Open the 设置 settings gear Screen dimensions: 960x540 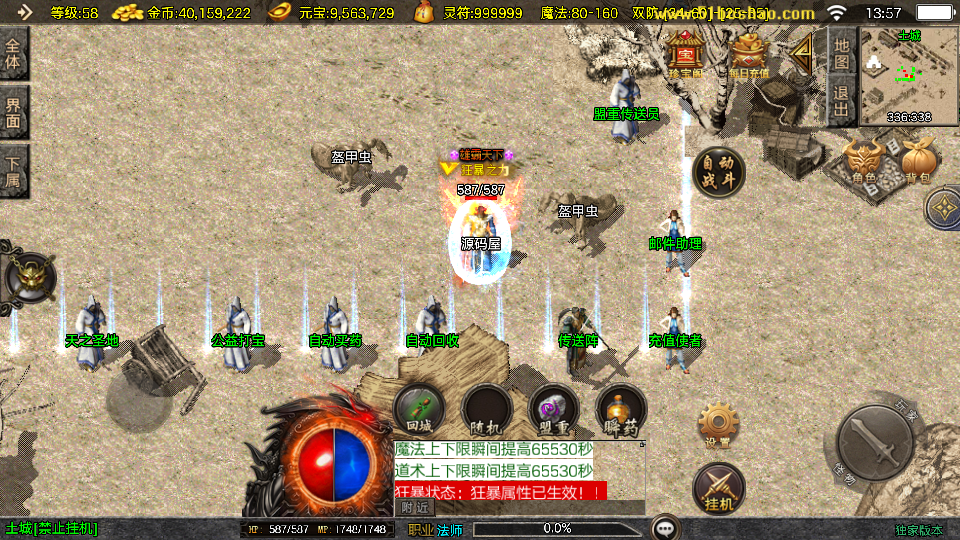click(x=717, y=425)
